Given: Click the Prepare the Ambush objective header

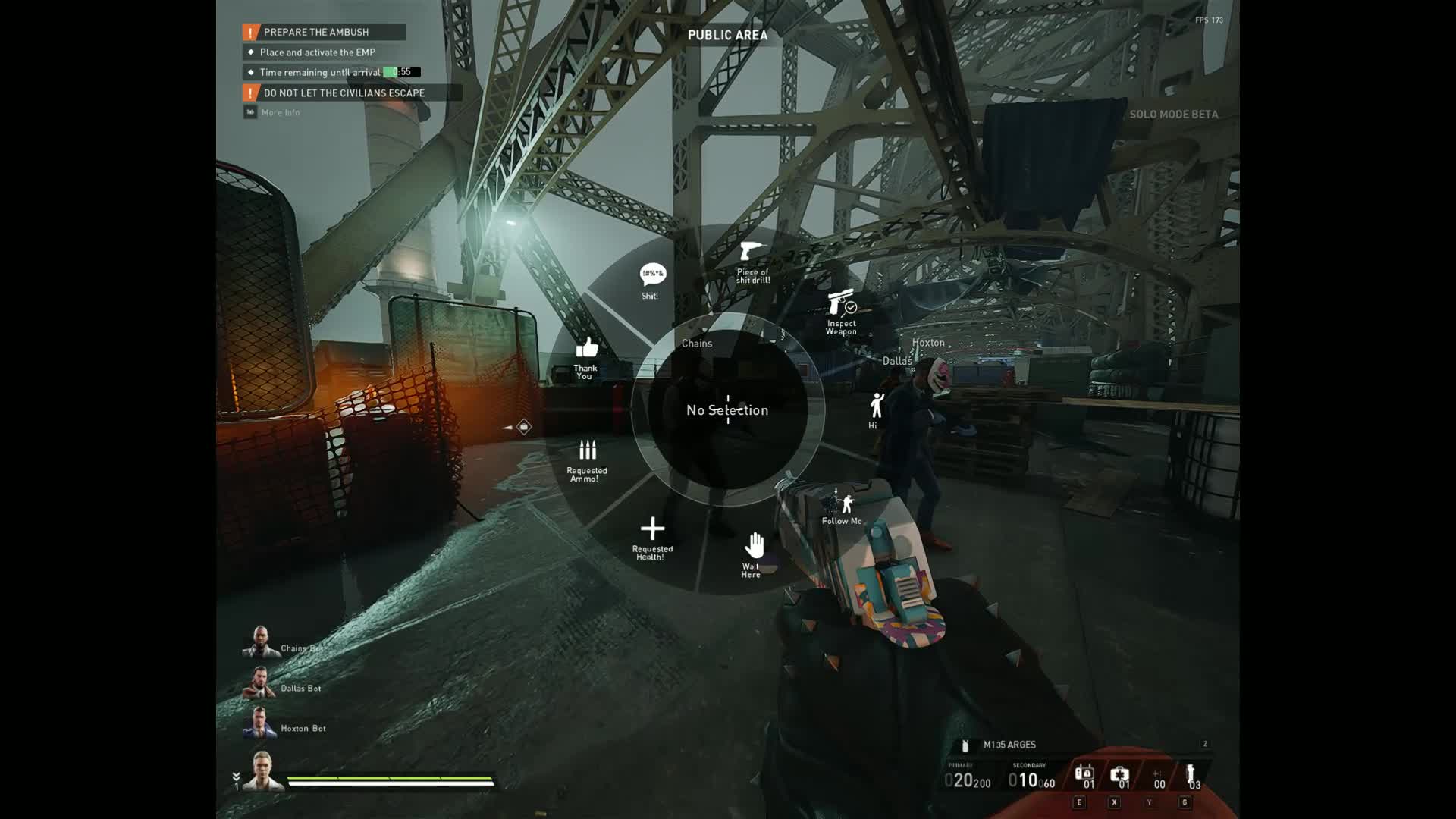Looking at the screenshot, I should [324, 32].
